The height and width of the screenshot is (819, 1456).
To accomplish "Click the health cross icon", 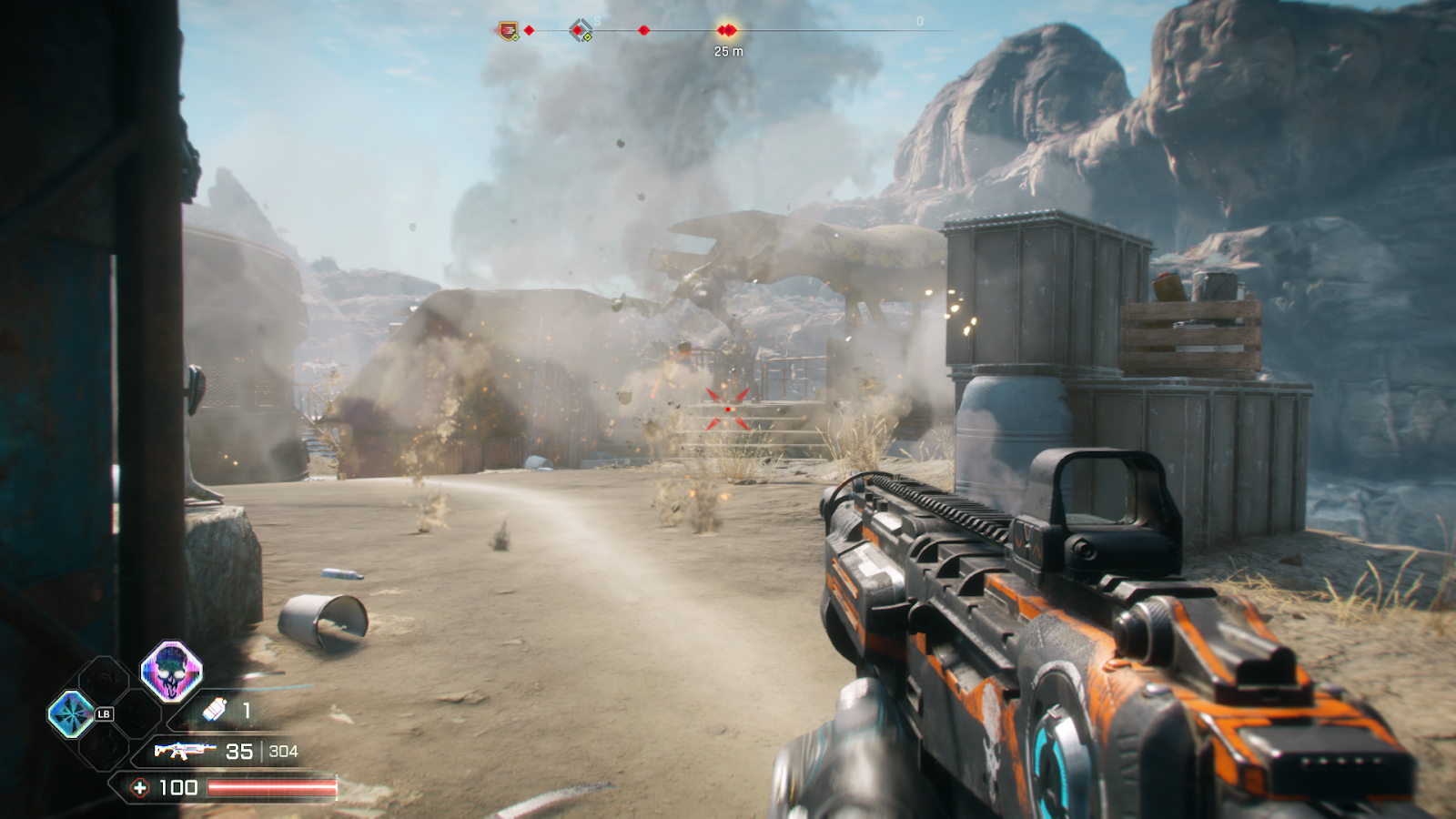I will [x=139, y=788].
